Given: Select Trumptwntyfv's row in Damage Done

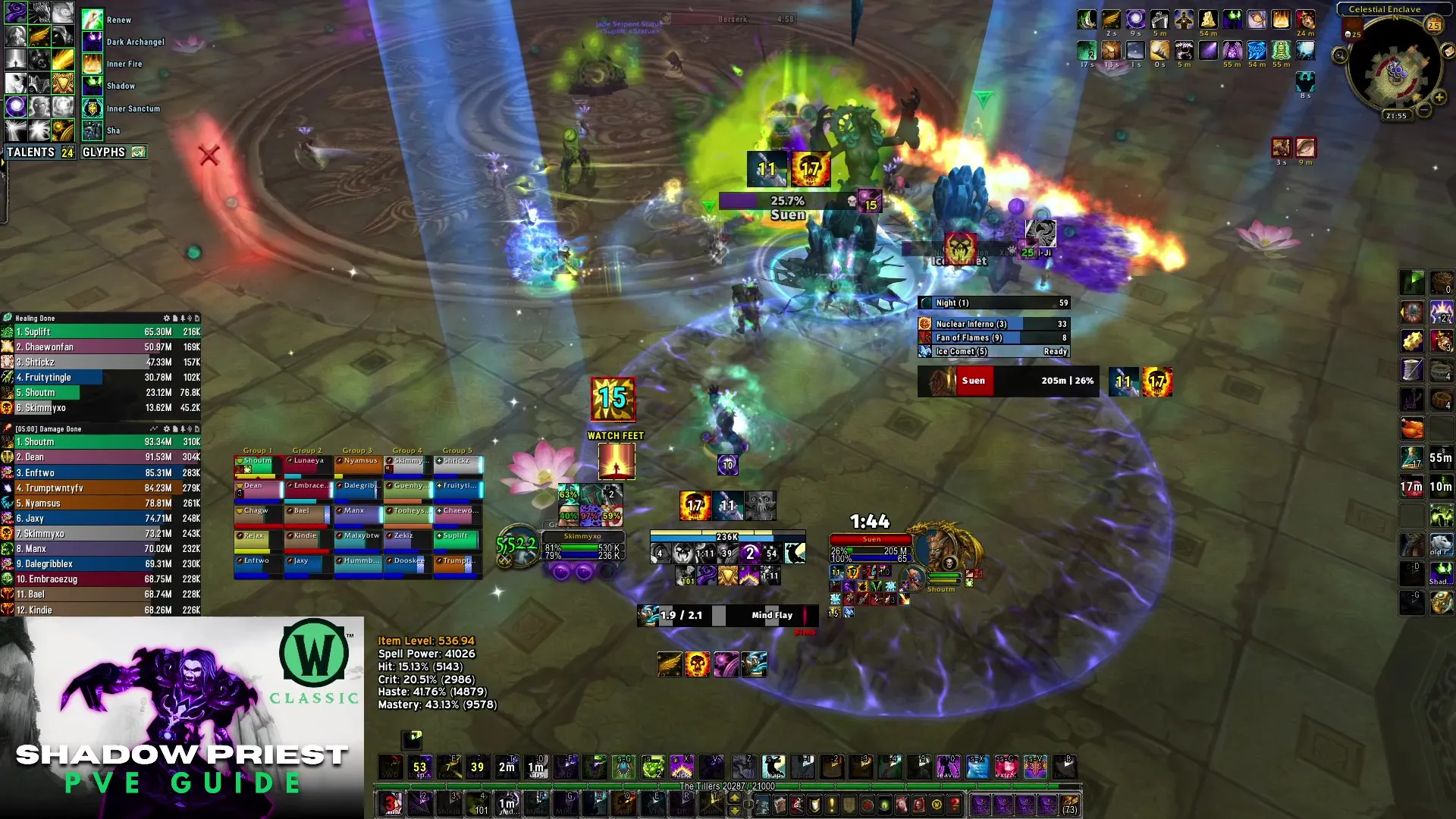Looking at the screenshot, I should (101, 488).
